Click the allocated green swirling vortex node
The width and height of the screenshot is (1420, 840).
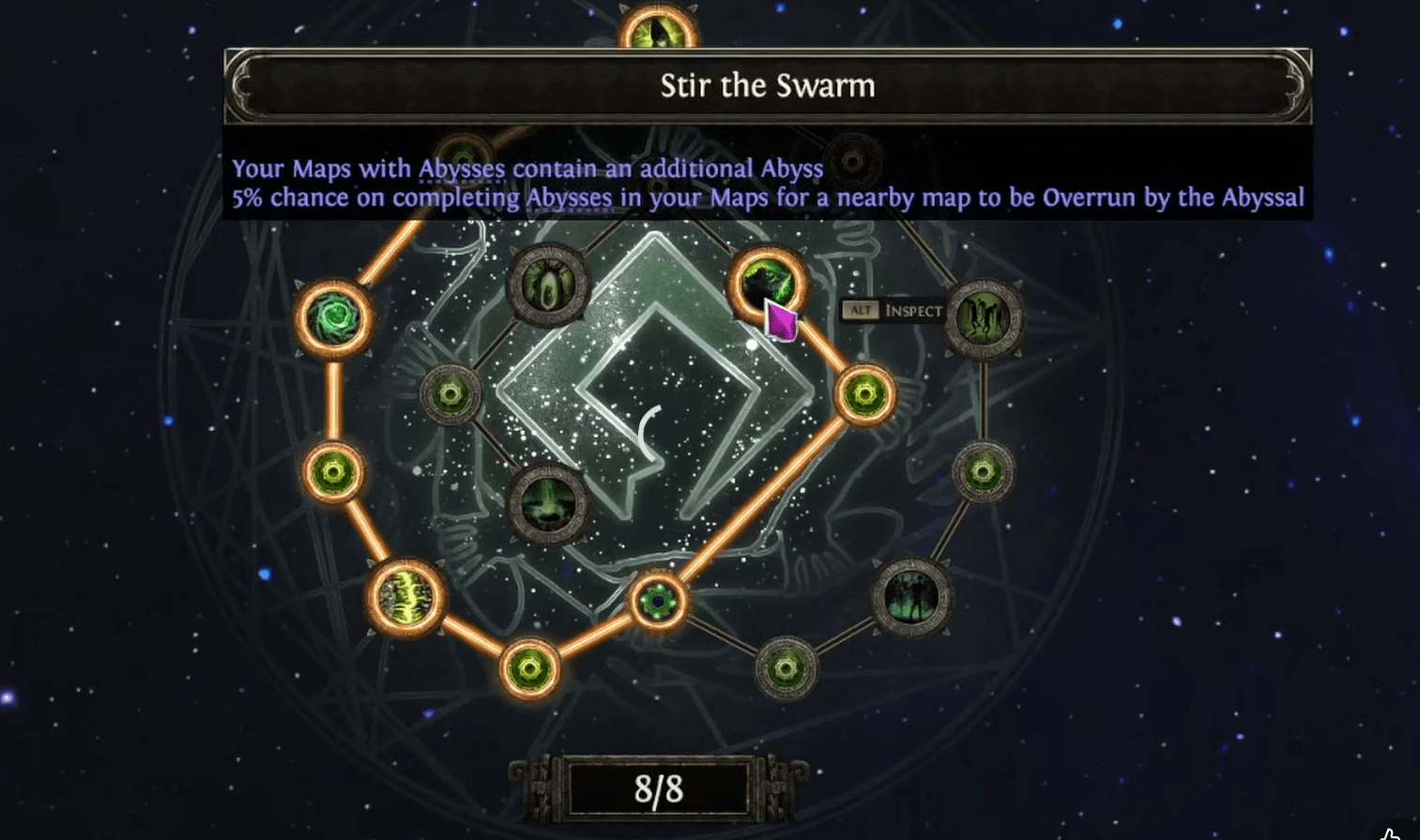pyautogui.click(x=334, y=319)
